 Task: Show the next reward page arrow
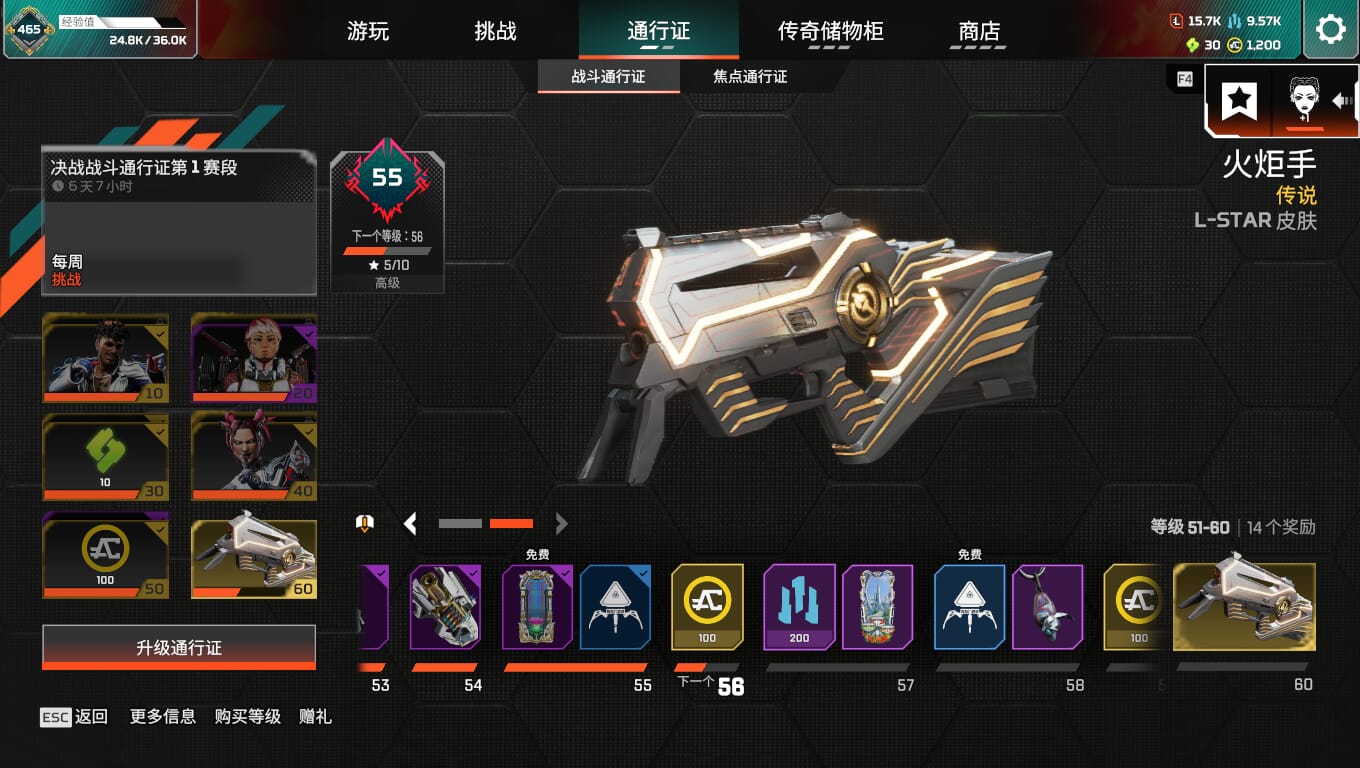coord(561,523)
